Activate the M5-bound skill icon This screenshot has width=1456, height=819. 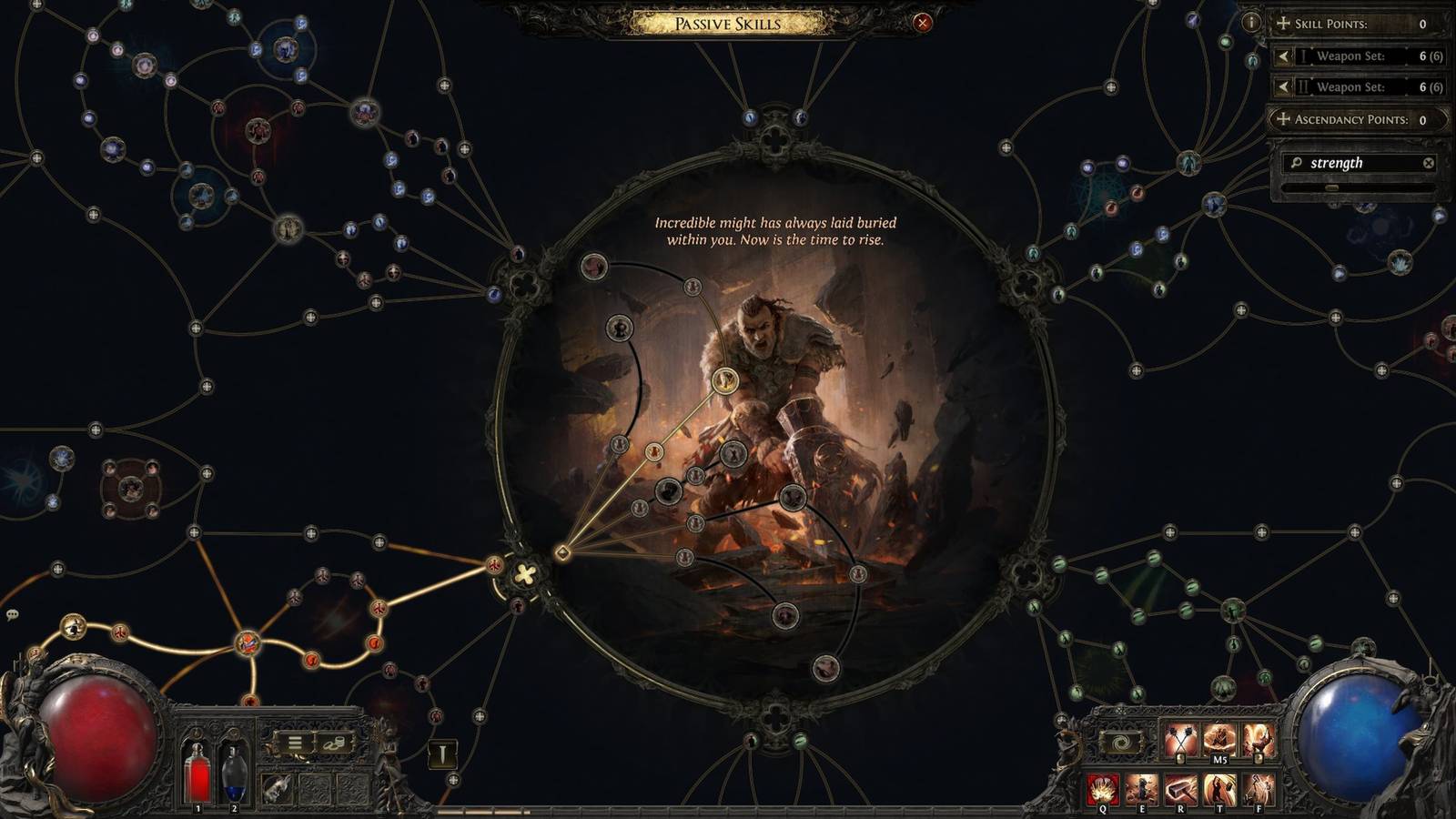pos(1220,737)
